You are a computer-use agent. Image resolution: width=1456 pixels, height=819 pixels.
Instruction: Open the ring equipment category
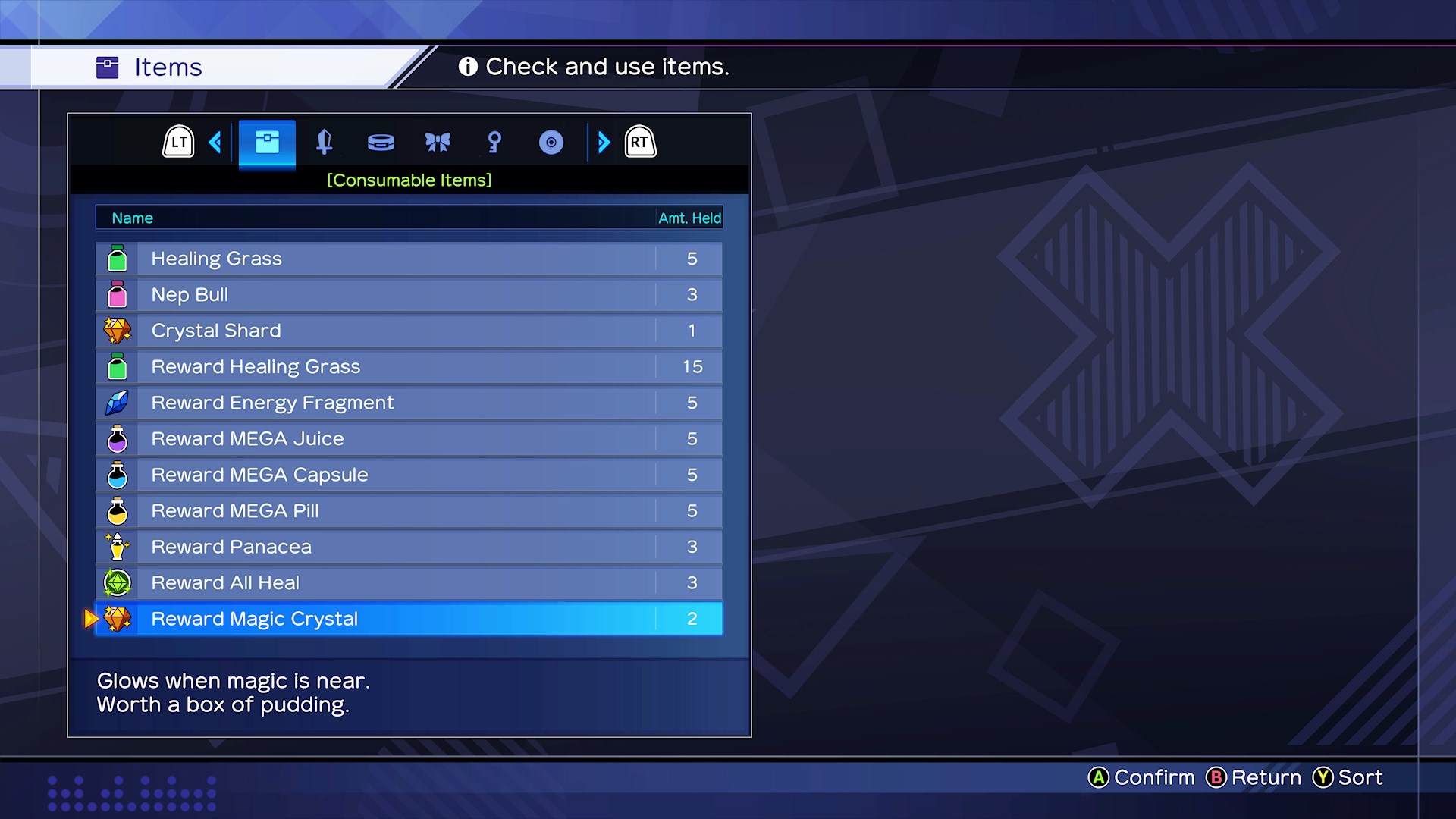381,142
